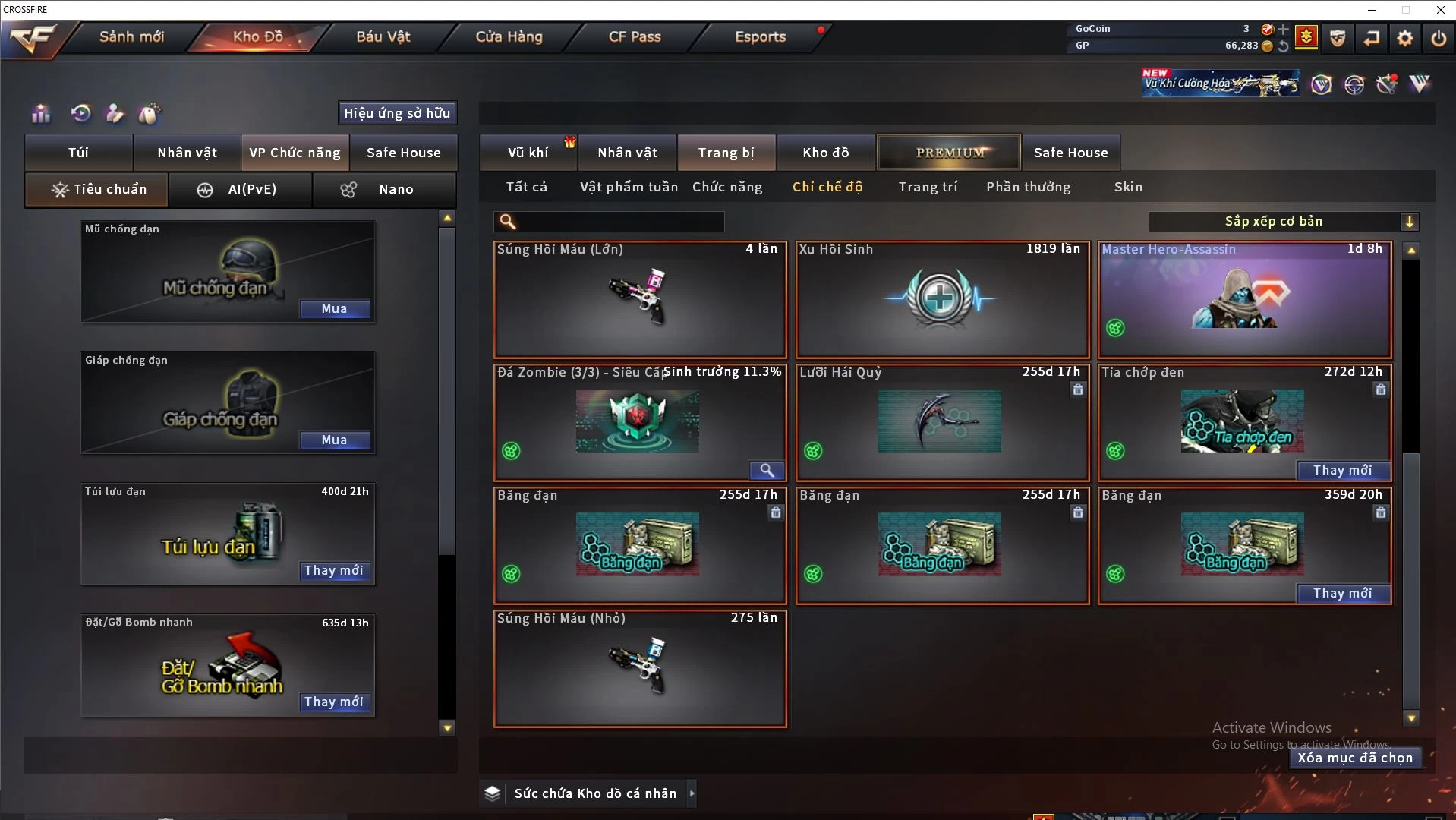Click the inventory search field

point(619,222)
